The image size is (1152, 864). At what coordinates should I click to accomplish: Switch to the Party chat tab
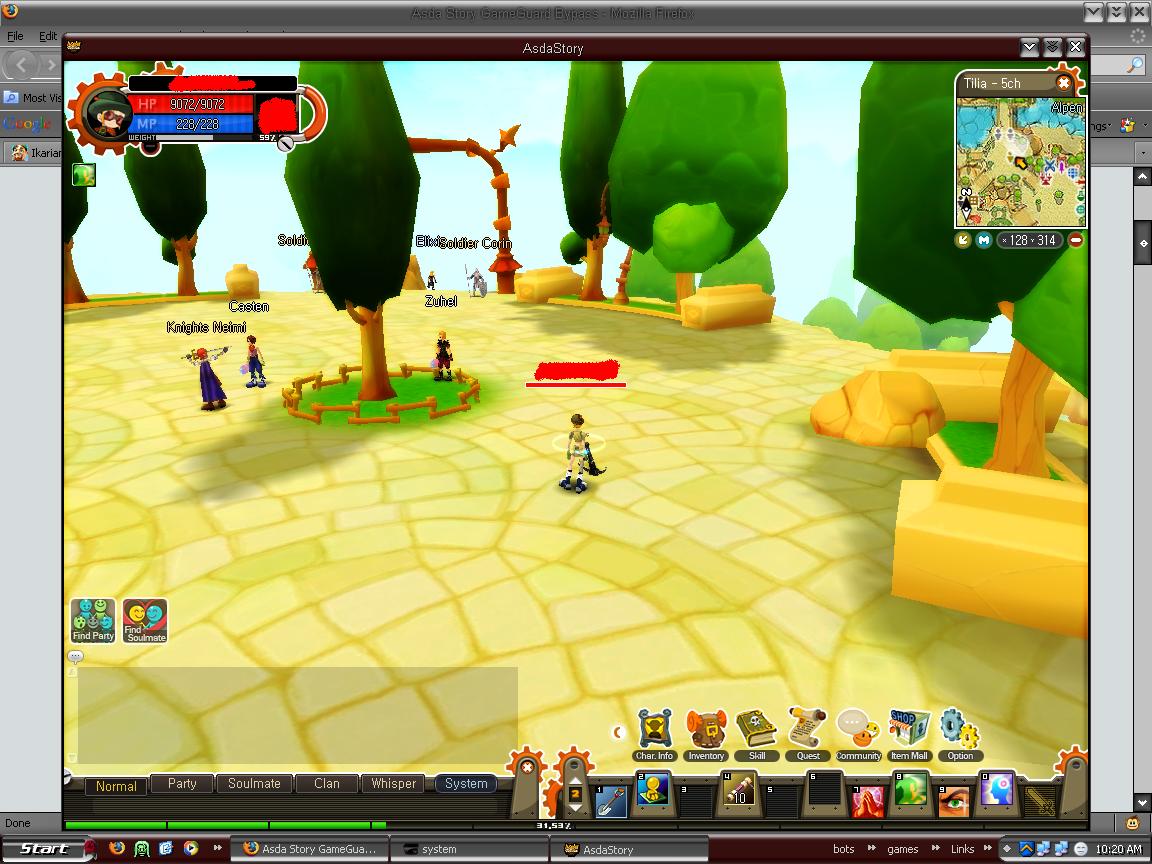pos(182,784)
